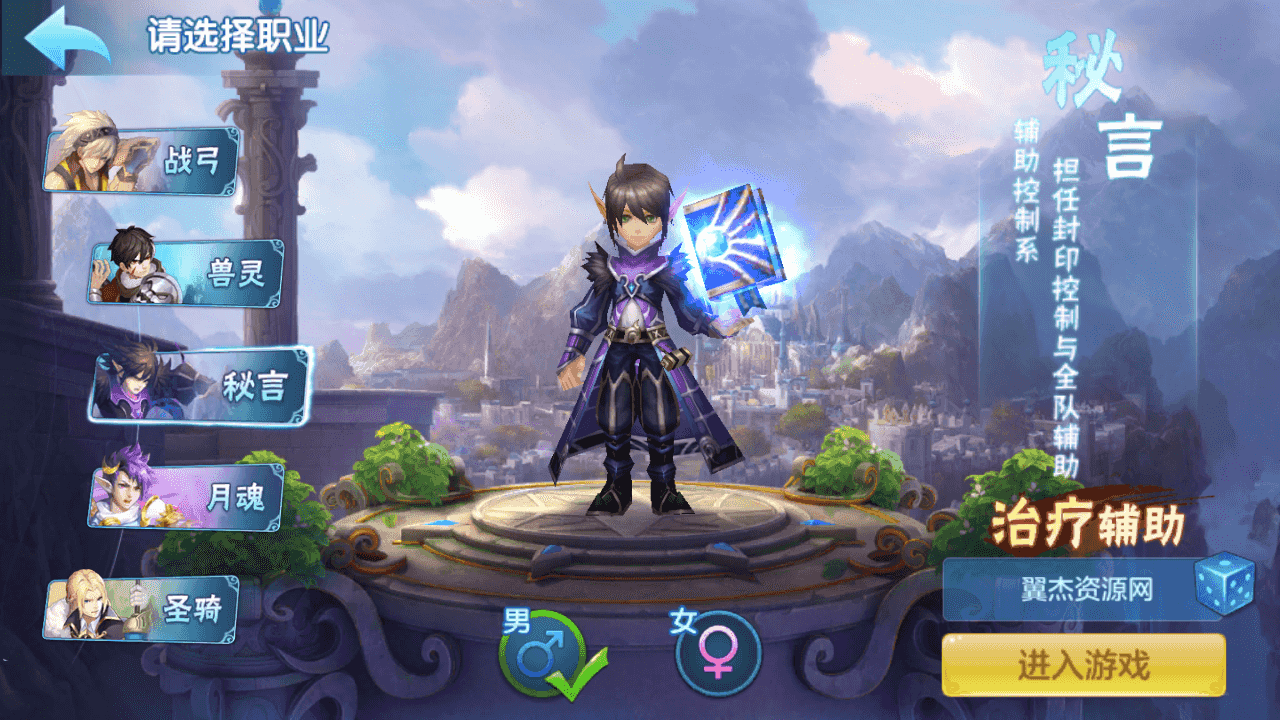Select male gender 男
The width and height of the screenshot is (1280, 720).
541,653
